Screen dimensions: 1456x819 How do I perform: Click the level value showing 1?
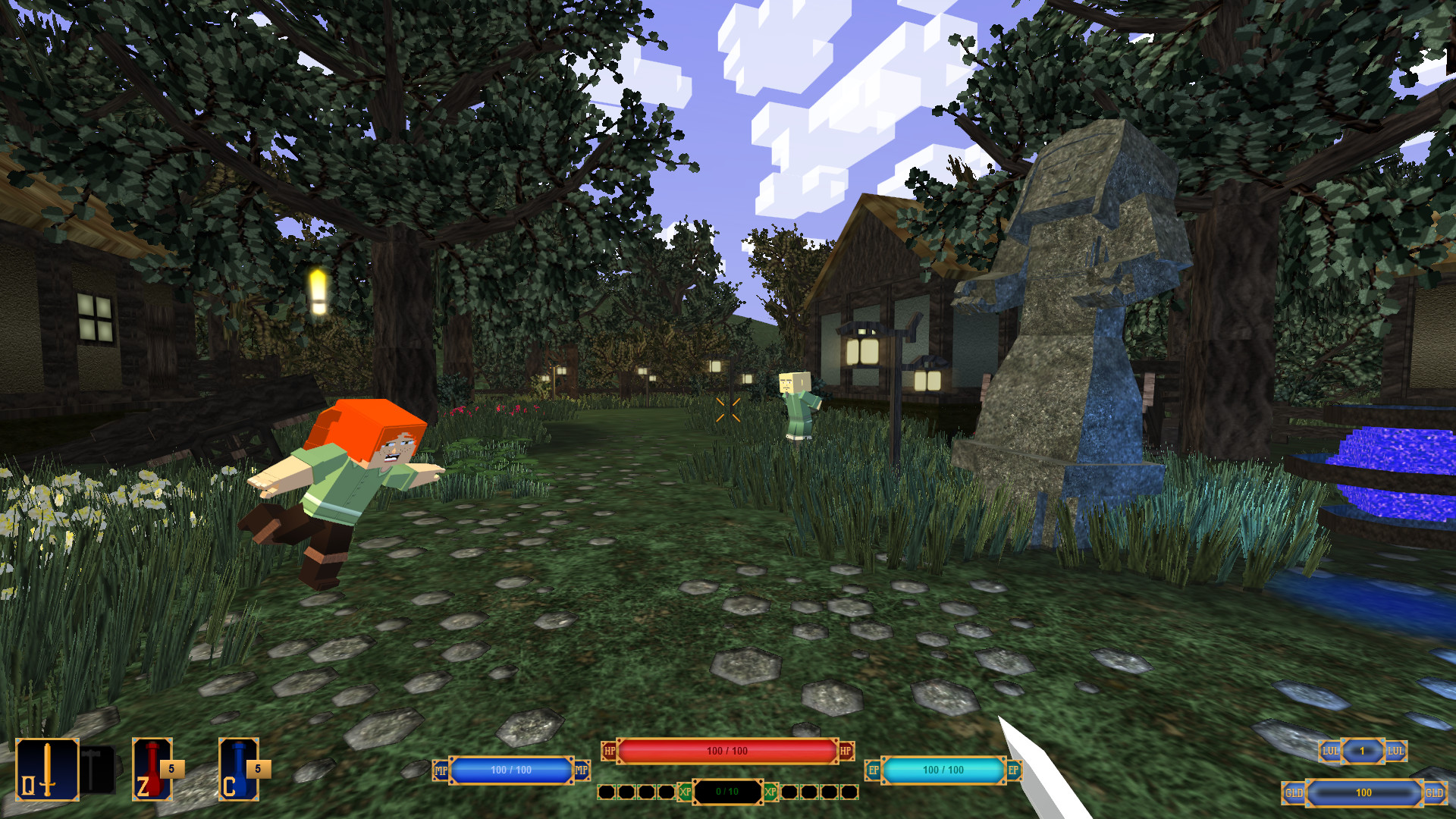pyautogui.click(x=1361, y=752)
